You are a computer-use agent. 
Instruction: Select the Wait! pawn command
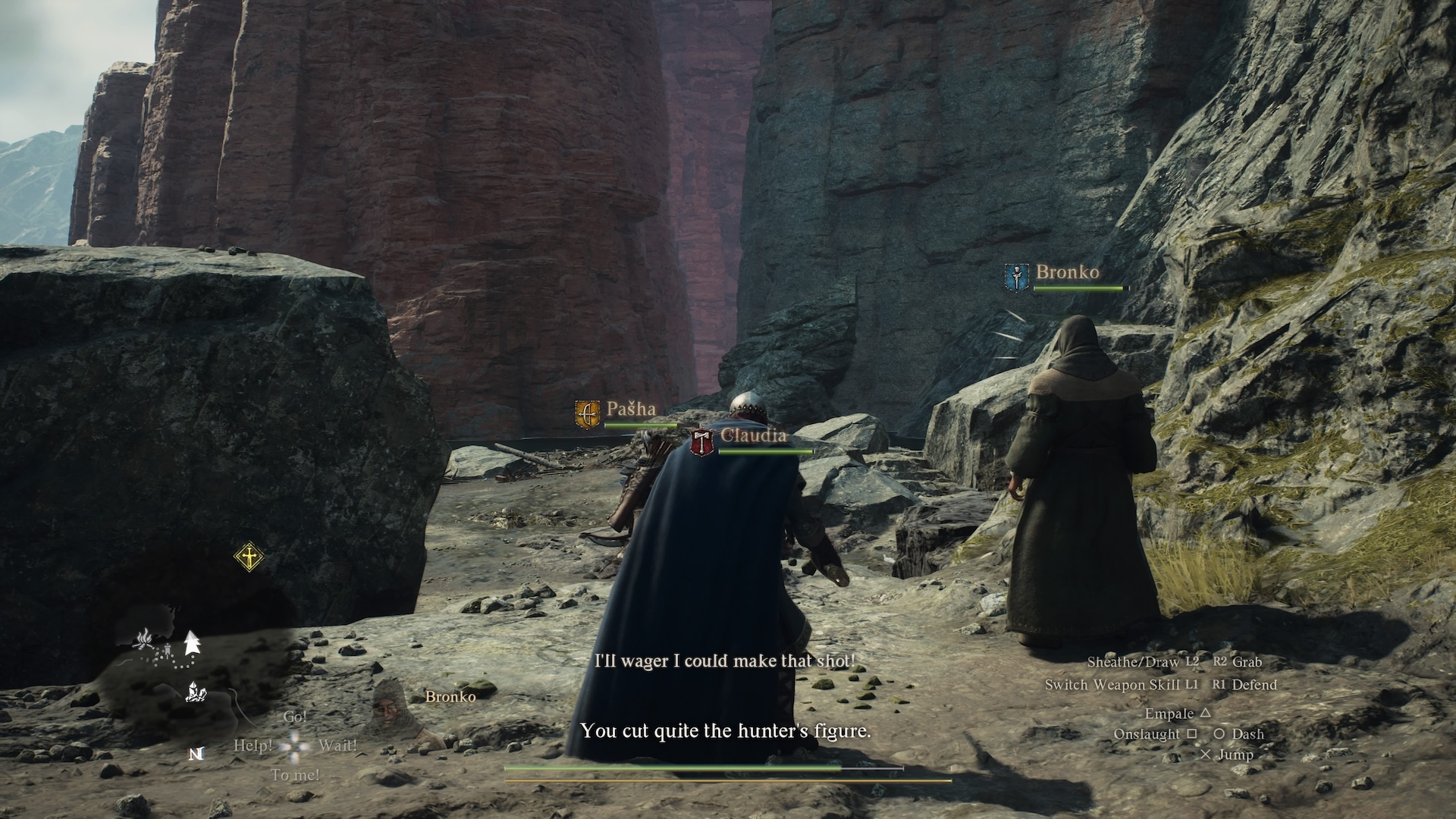coord(337,746)
